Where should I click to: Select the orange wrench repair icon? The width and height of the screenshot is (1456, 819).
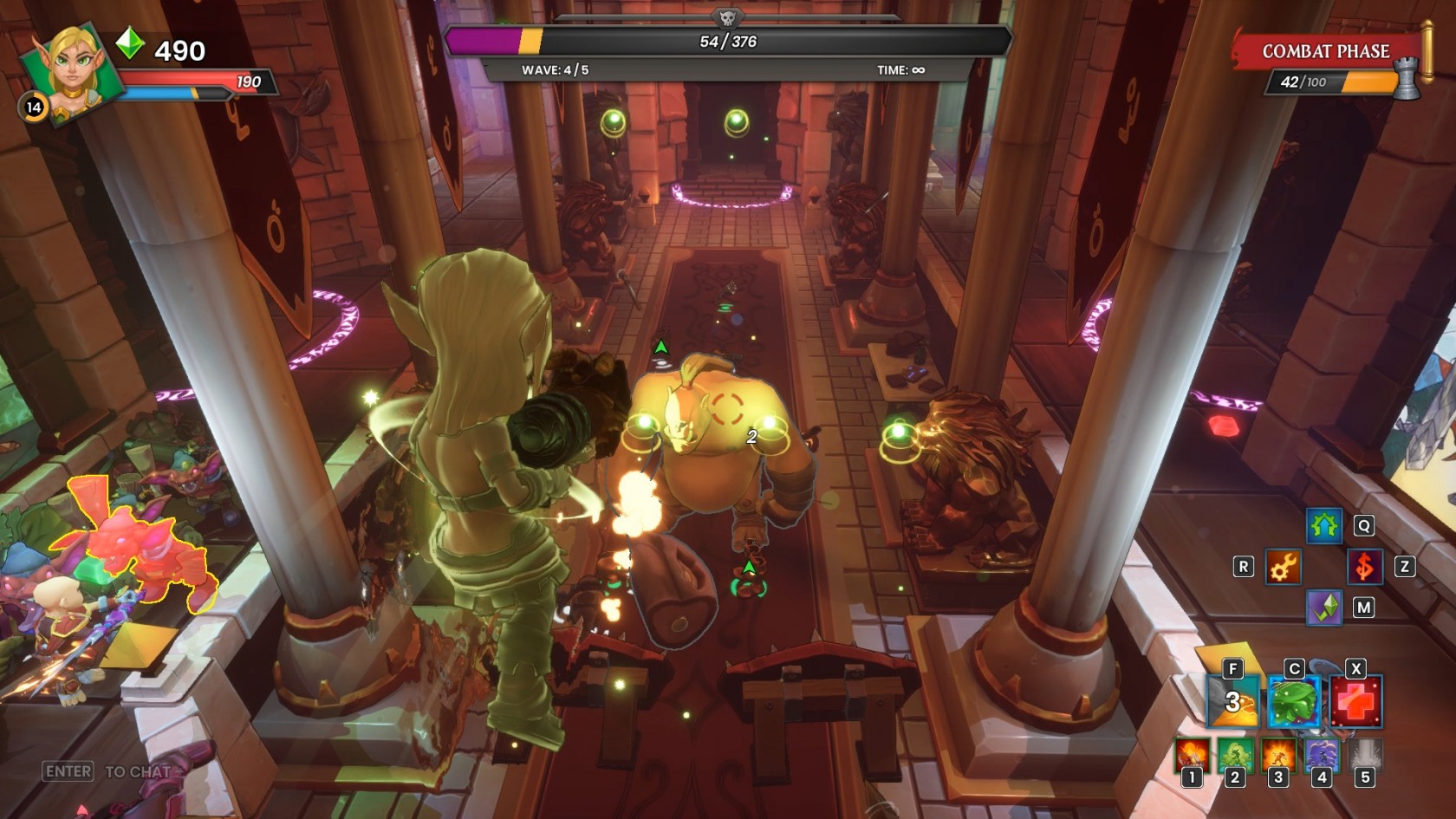pos(1283,567)
